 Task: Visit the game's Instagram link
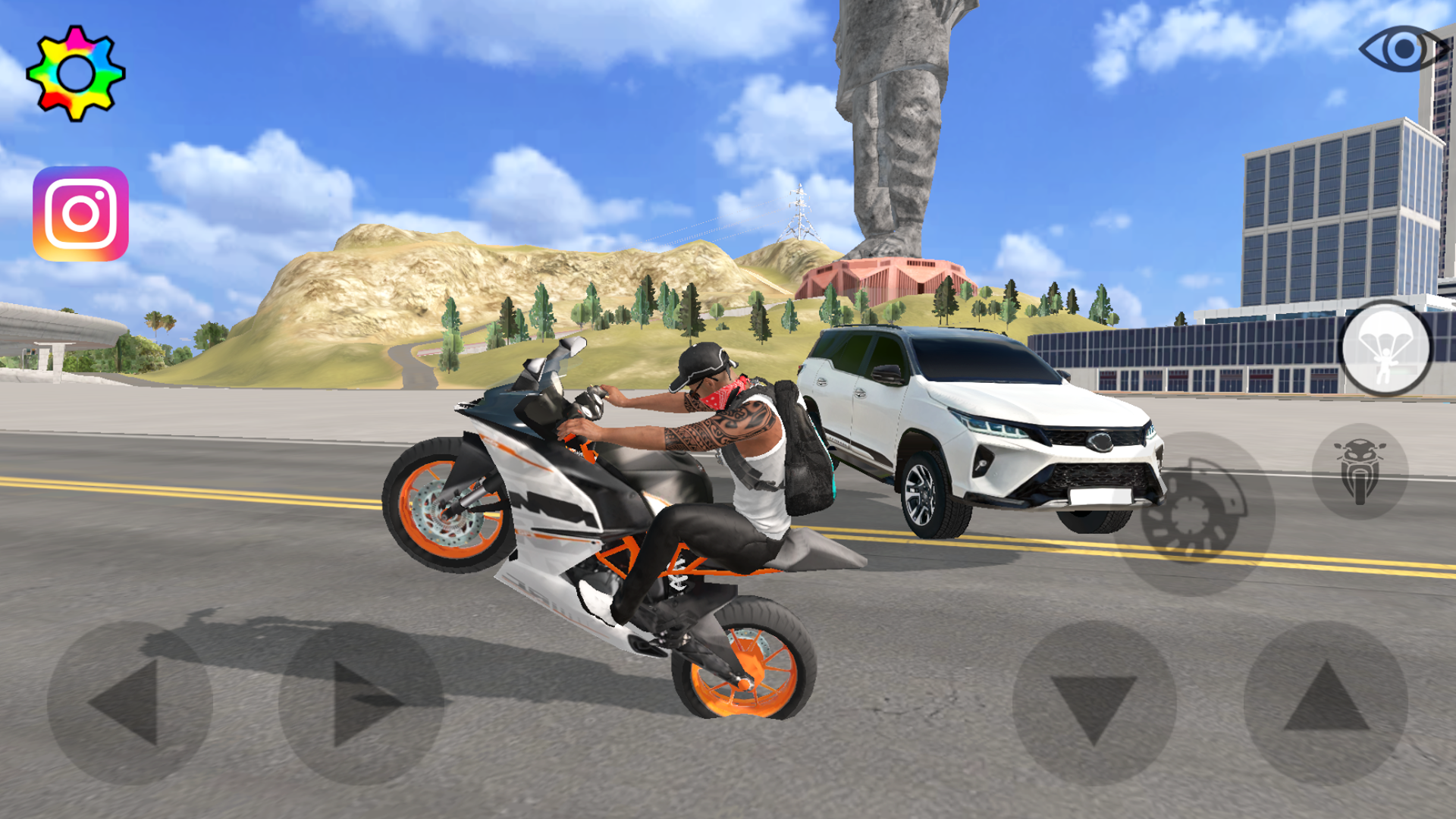tap(80, 210)
